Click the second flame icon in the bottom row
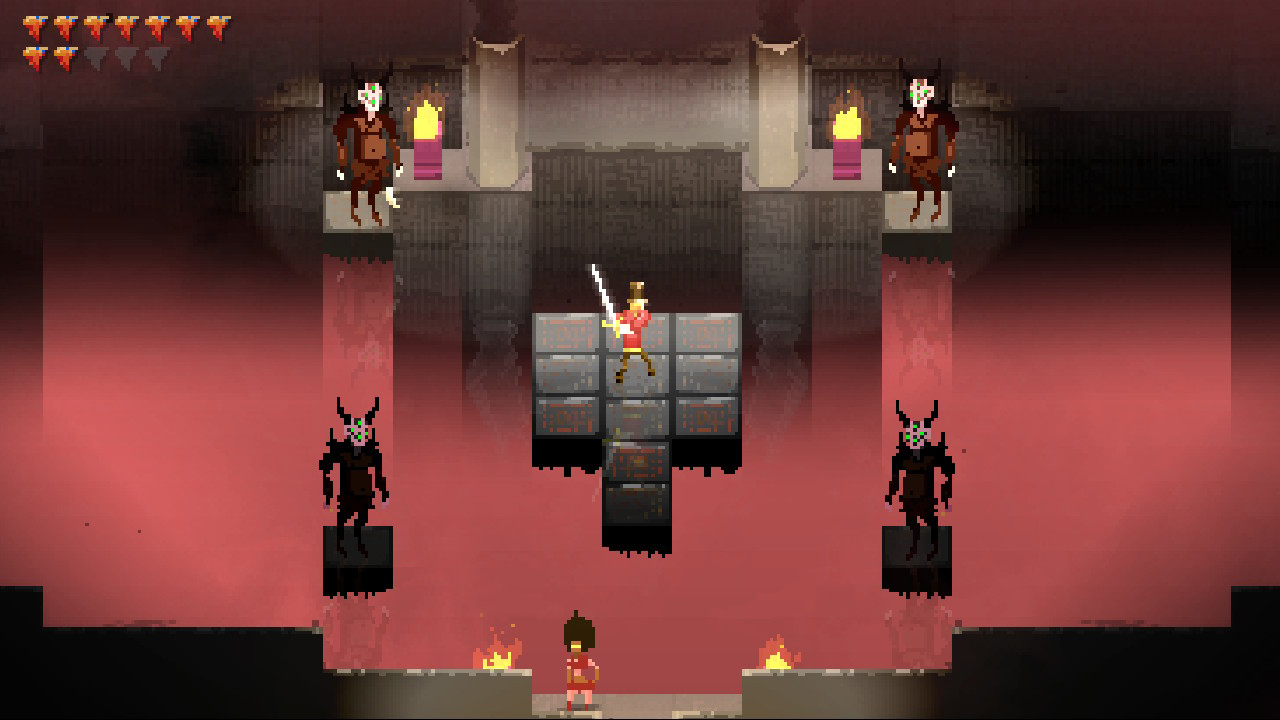 tap(65, 56)
